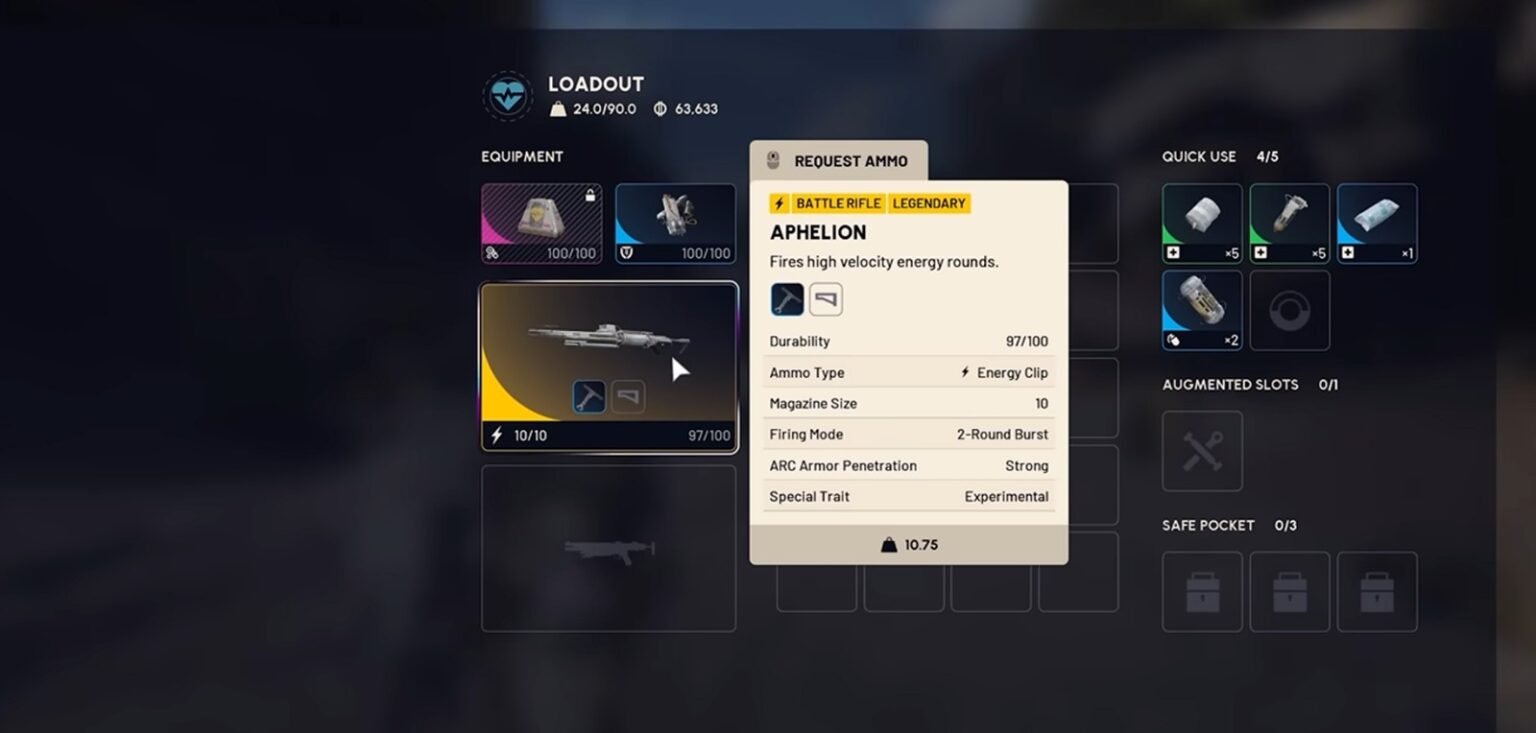Image resolution: width=1536 pixels, height=733 pixels.
Task: Toggle the wrench mod icon on the equipped weapon card
Action: [x=587, y=396]
